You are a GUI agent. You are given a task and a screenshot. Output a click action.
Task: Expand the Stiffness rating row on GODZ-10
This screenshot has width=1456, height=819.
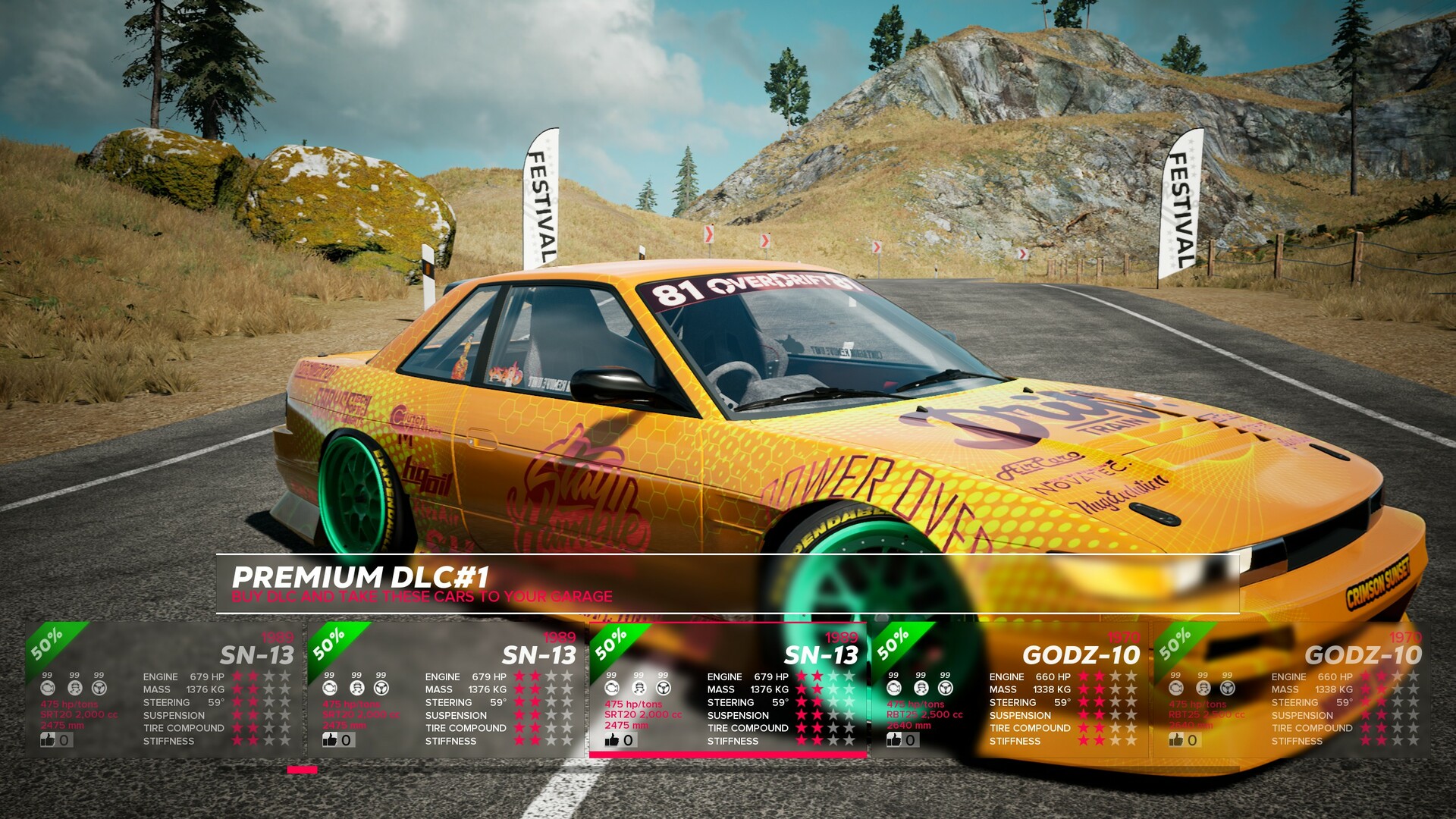pos(1105,740)
